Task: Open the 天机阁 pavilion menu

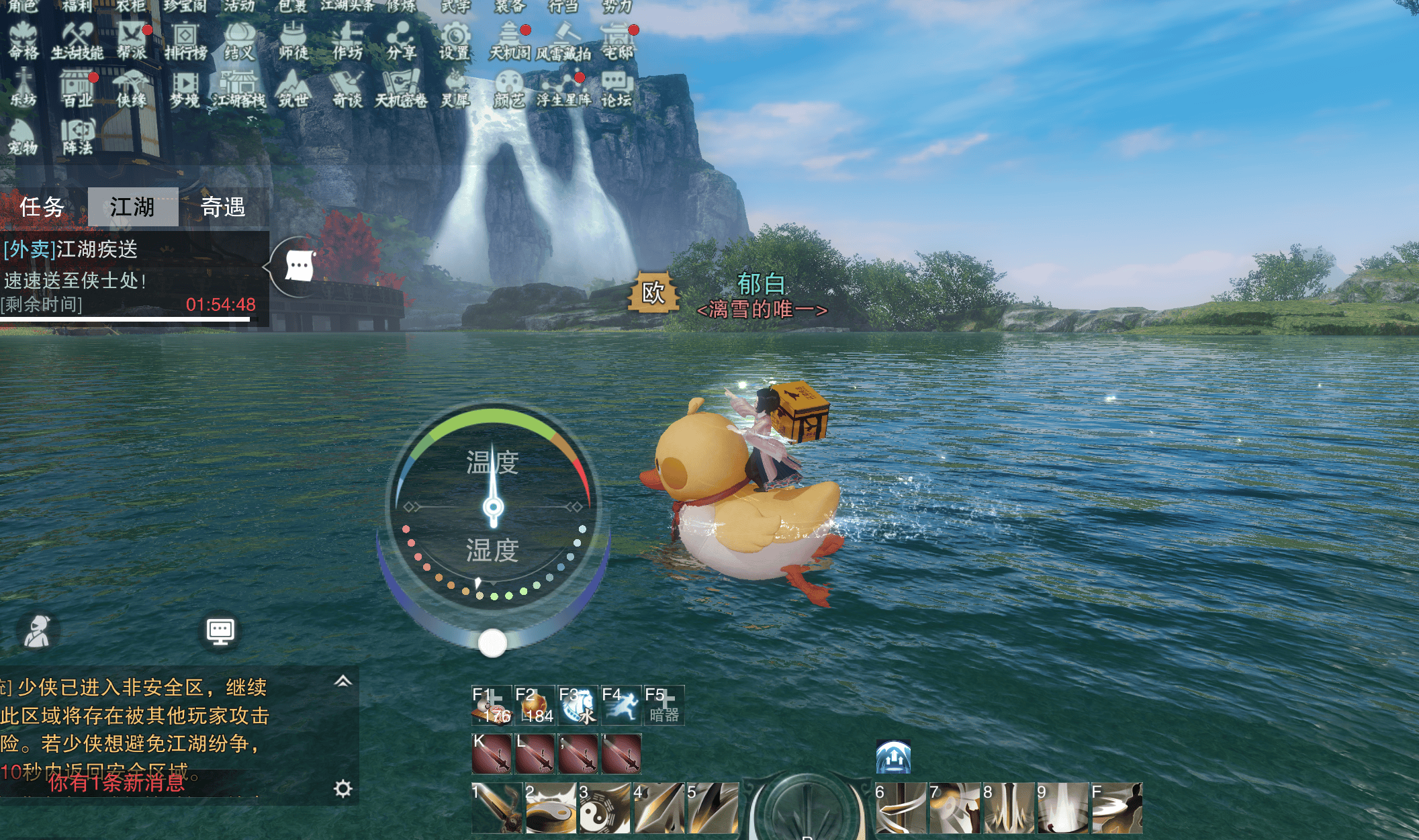Action: point(510,40)
